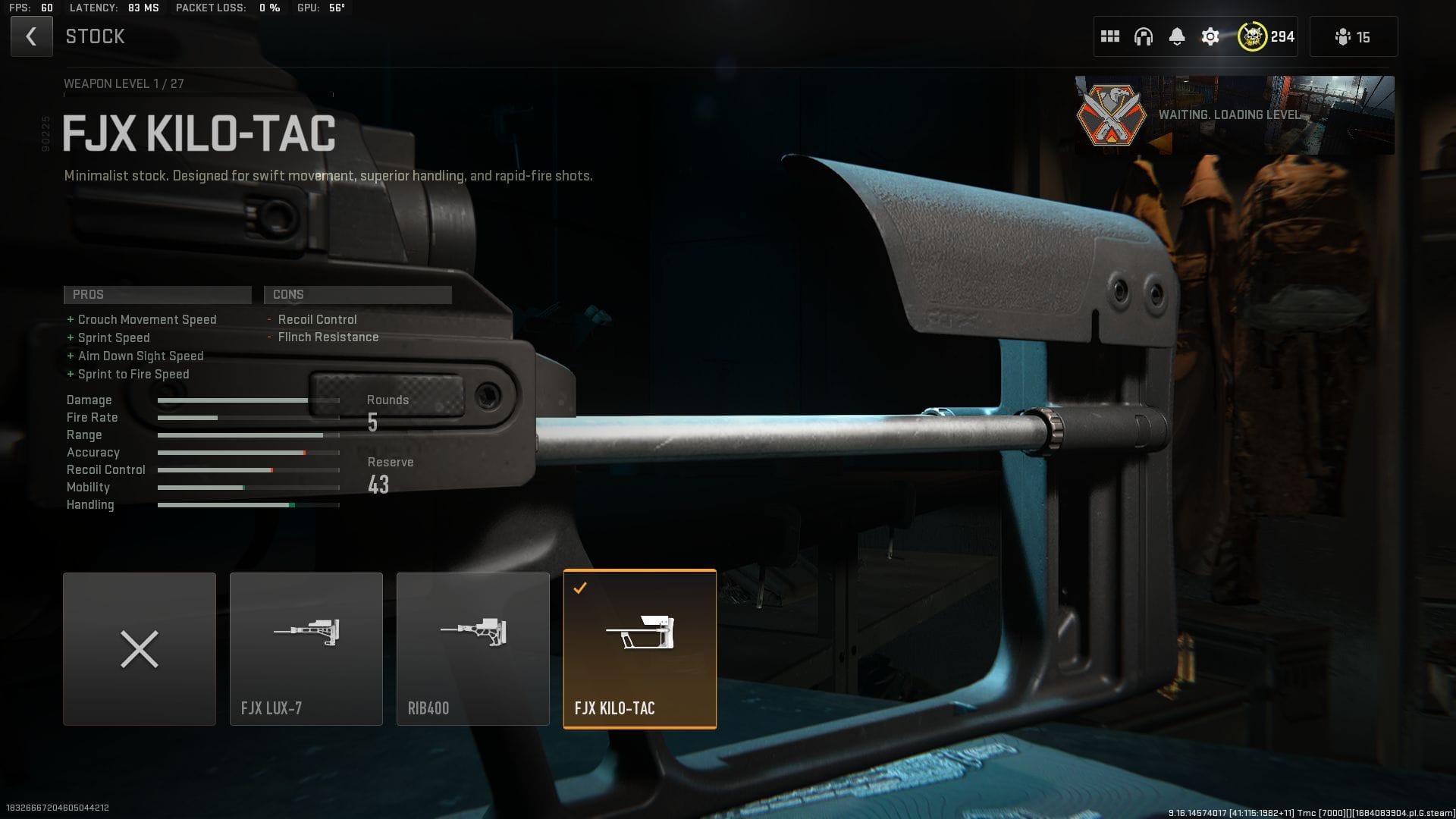Go back using the back arrow
Screen dimensions: 1456x819
click(31, 36)
